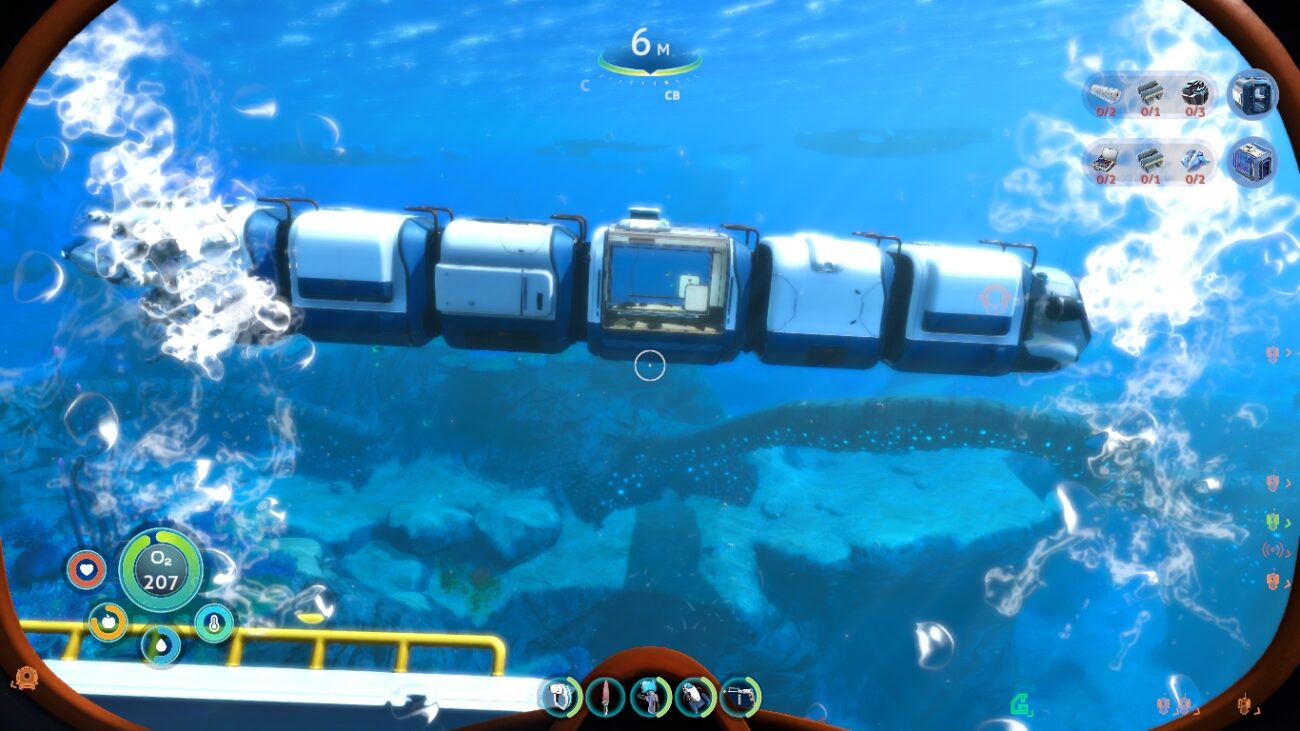Click the oxygen gauge showing 207
Screen dimensions: 1300x731
[x=160, y=573]
